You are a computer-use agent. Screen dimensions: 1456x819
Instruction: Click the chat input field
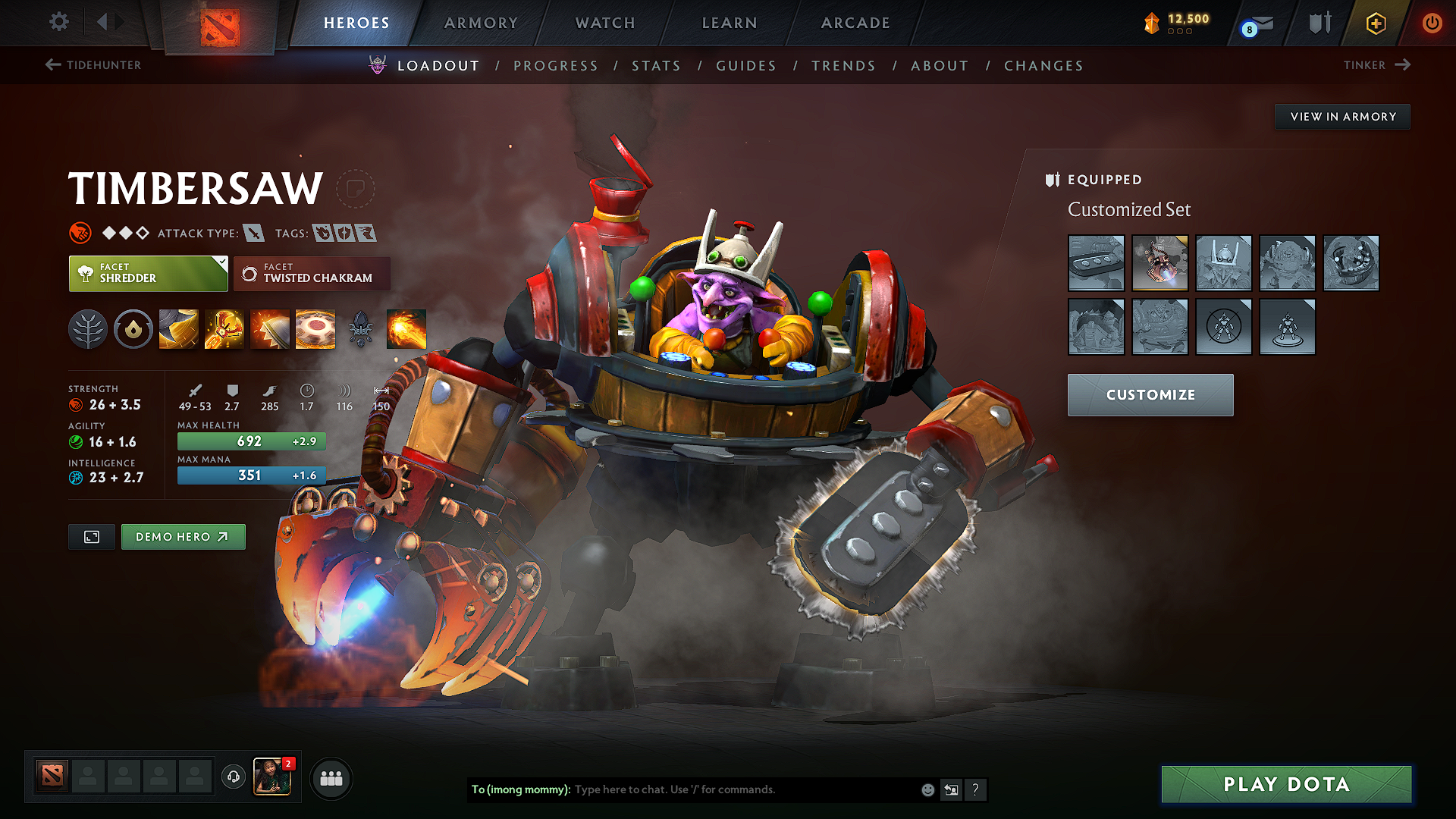coord(743,789)
